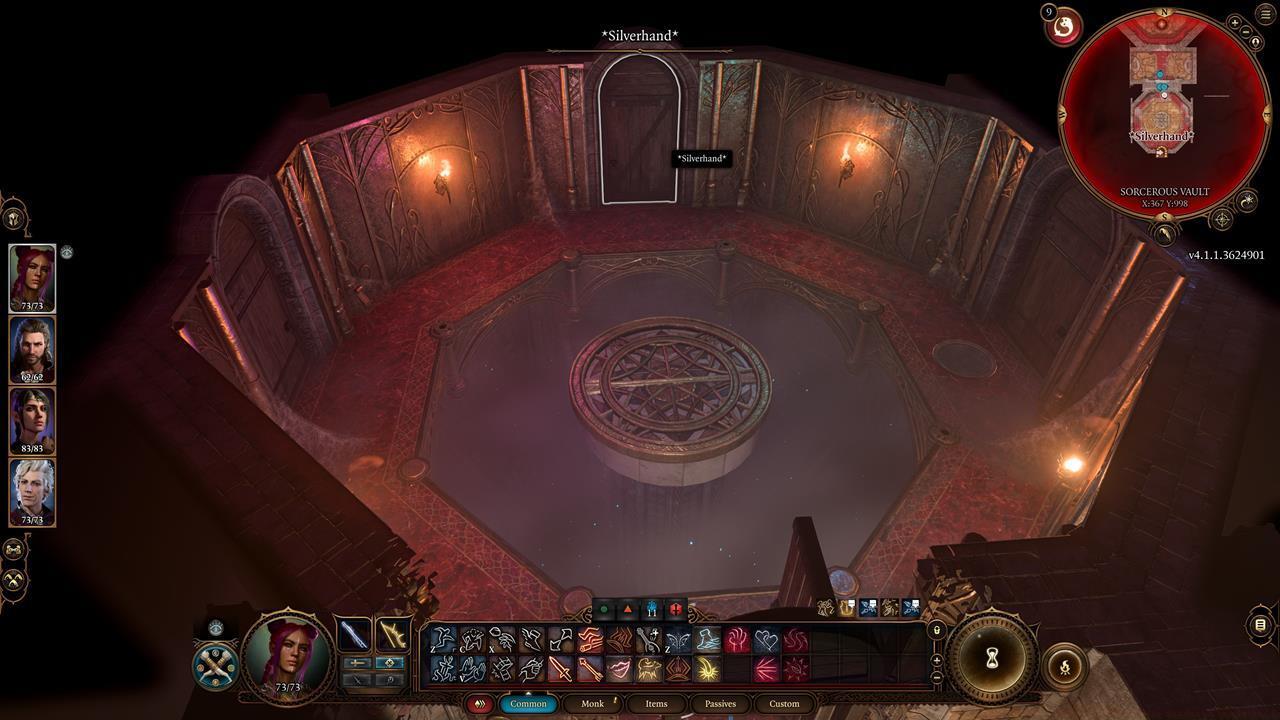Click the main hand melee attack sword icon
This screenshot has width=1280, height=720.
point(559,672)
